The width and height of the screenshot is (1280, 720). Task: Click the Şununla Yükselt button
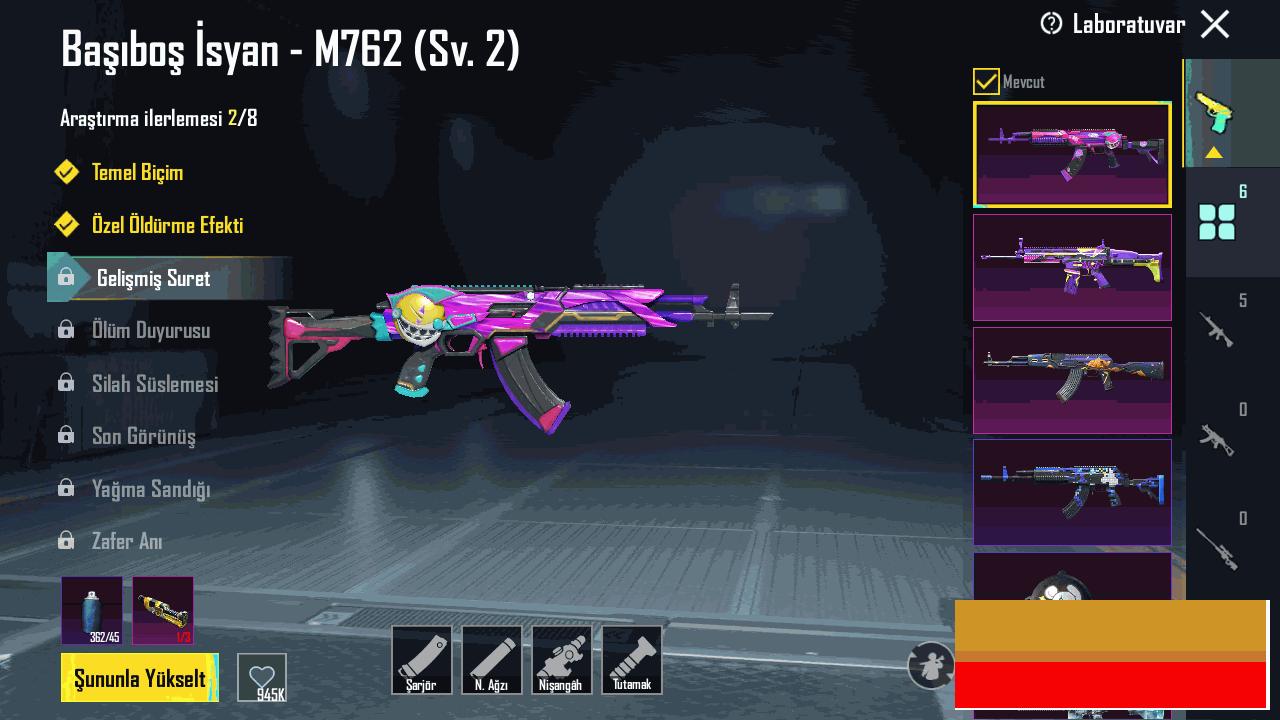click(x=140, y=678)
